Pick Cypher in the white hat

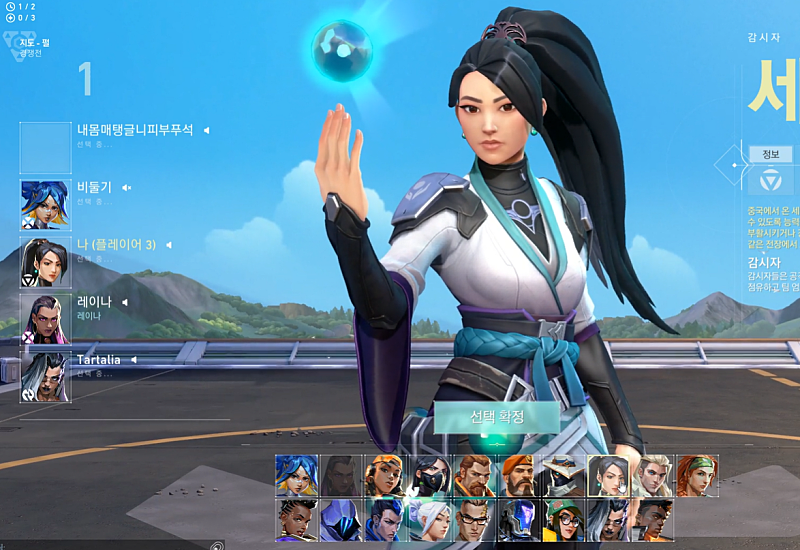[560, 475]
